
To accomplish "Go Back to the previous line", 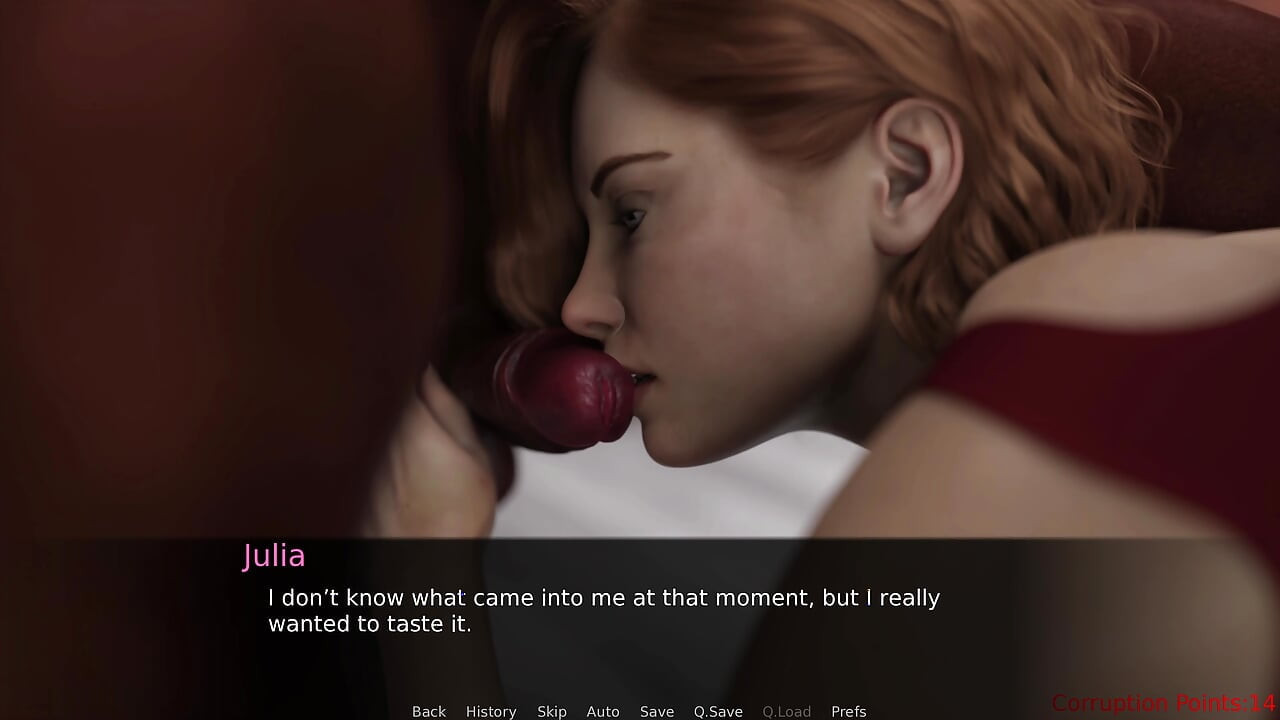I will (429, 711).
